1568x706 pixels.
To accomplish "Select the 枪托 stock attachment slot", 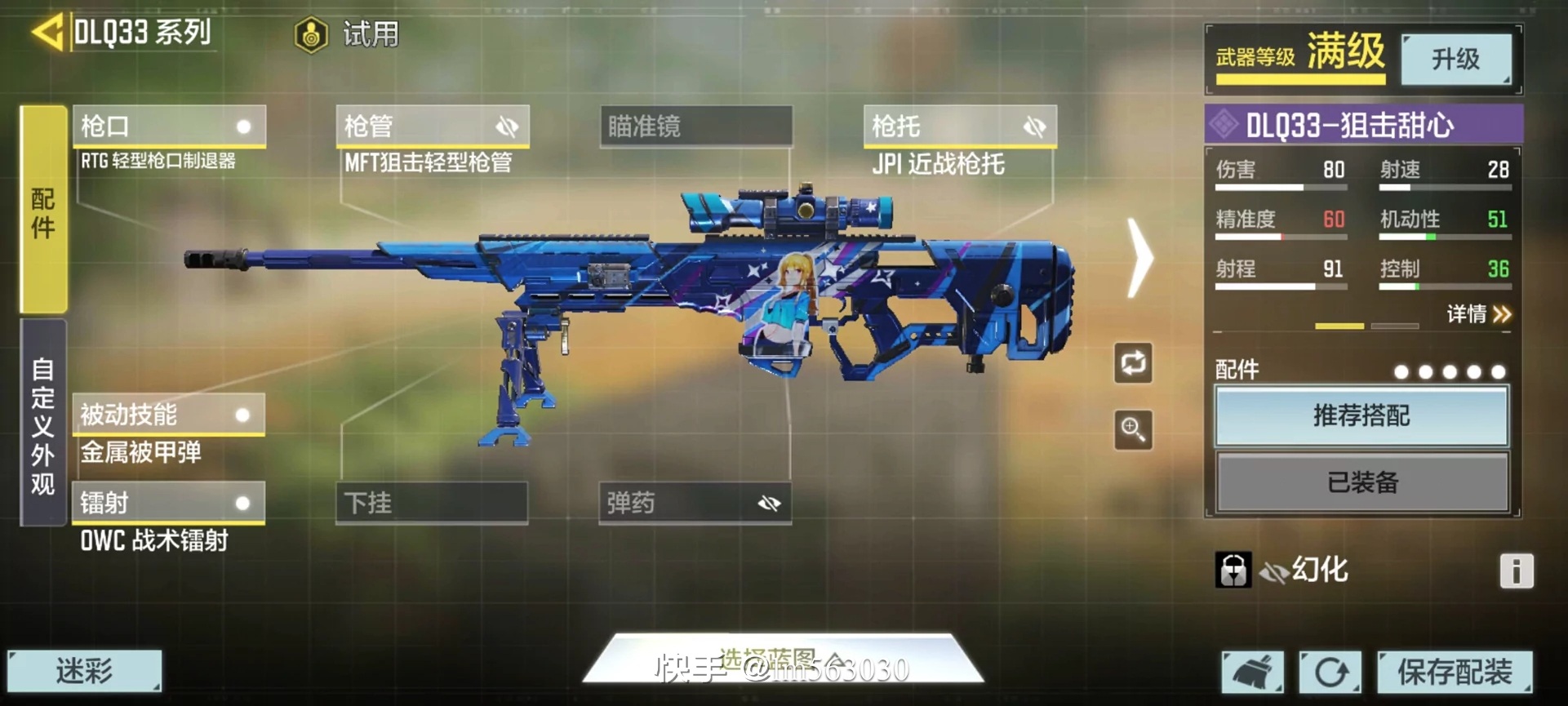I will click(960, 127).
